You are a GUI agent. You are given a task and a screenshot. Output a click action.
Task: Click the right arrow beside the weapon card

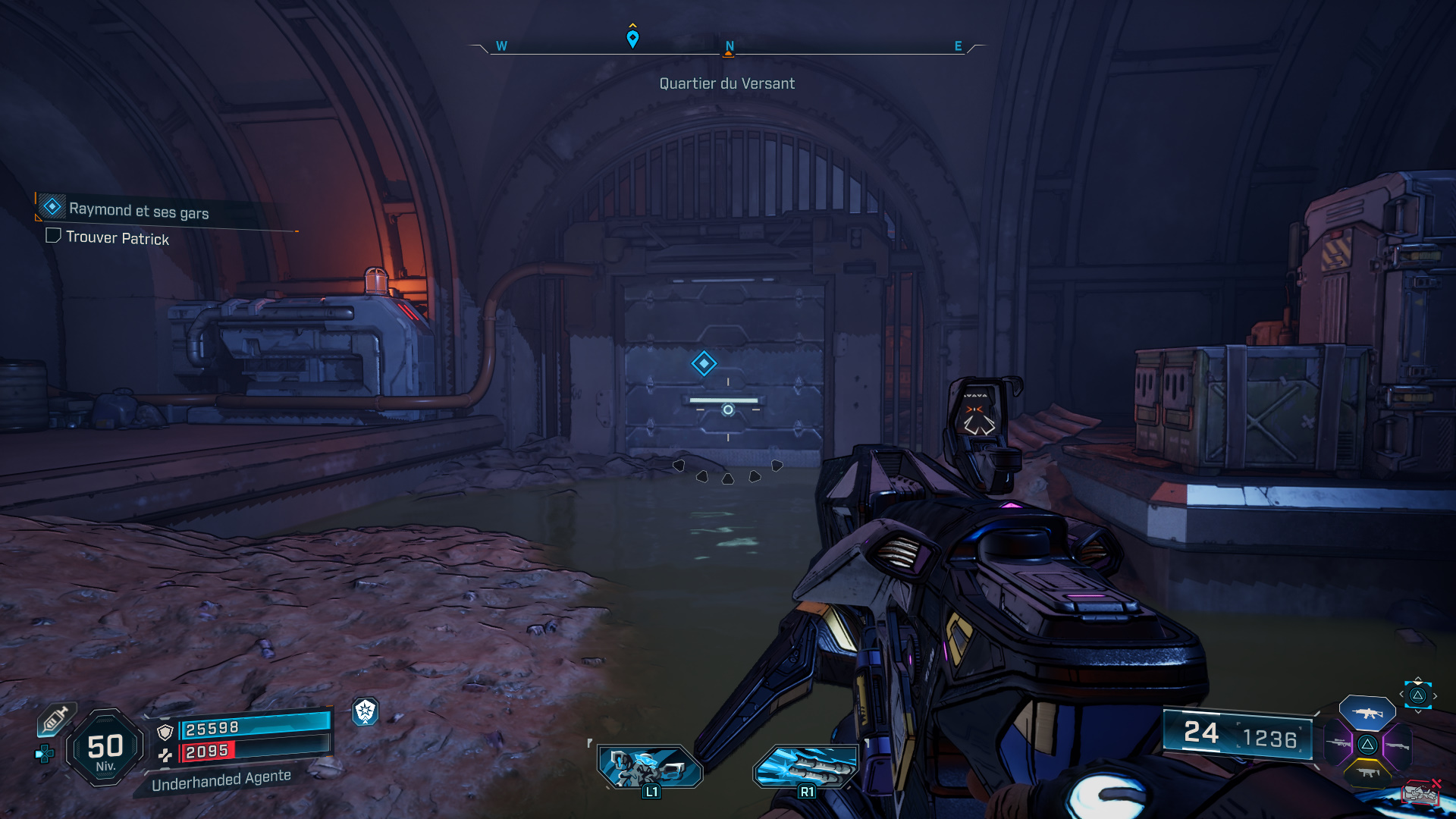click(x=1435, y=695)
